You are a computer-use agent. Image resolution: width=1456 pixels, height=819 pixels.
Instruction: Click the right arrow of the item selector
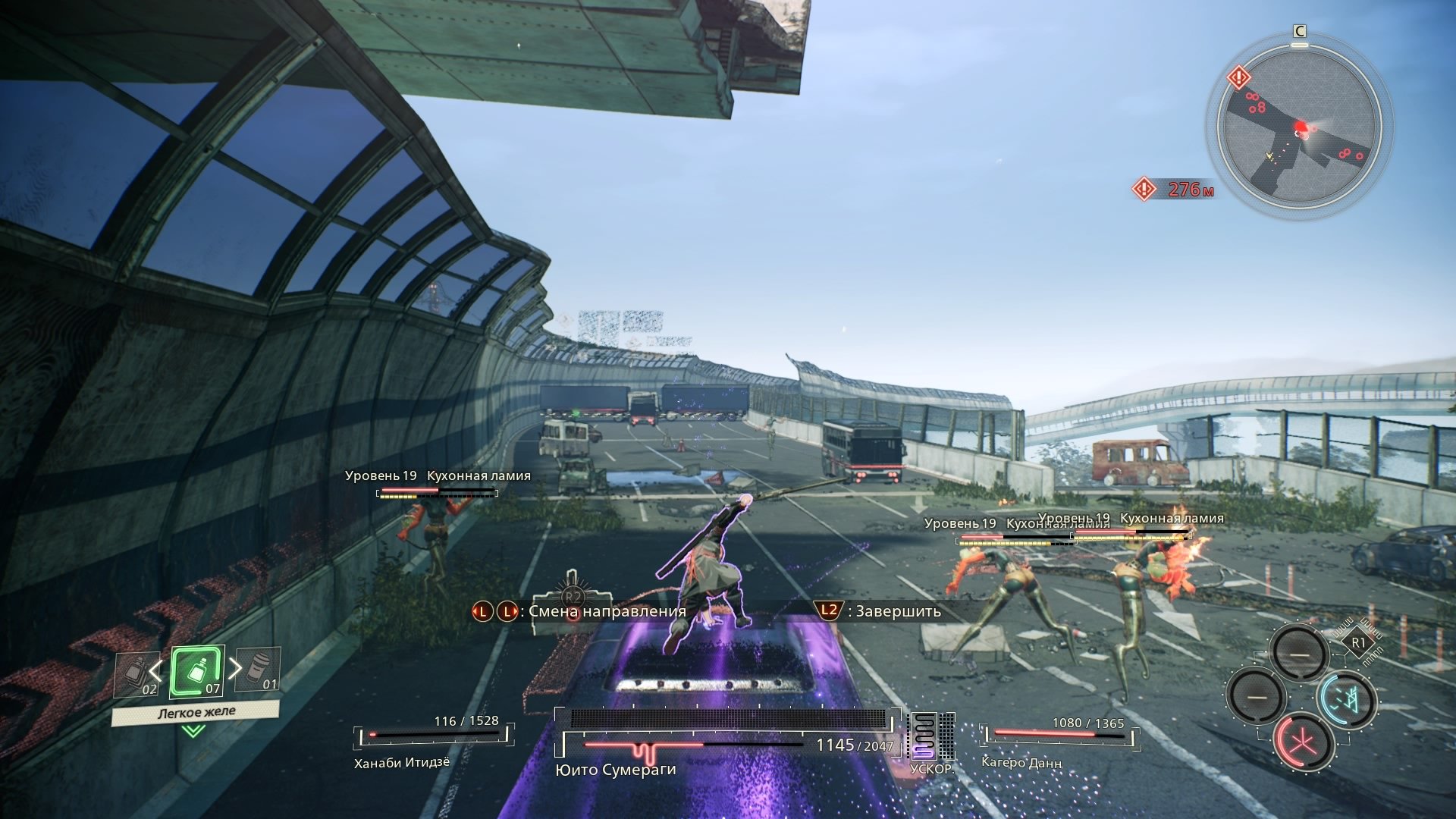coord(235,668)
